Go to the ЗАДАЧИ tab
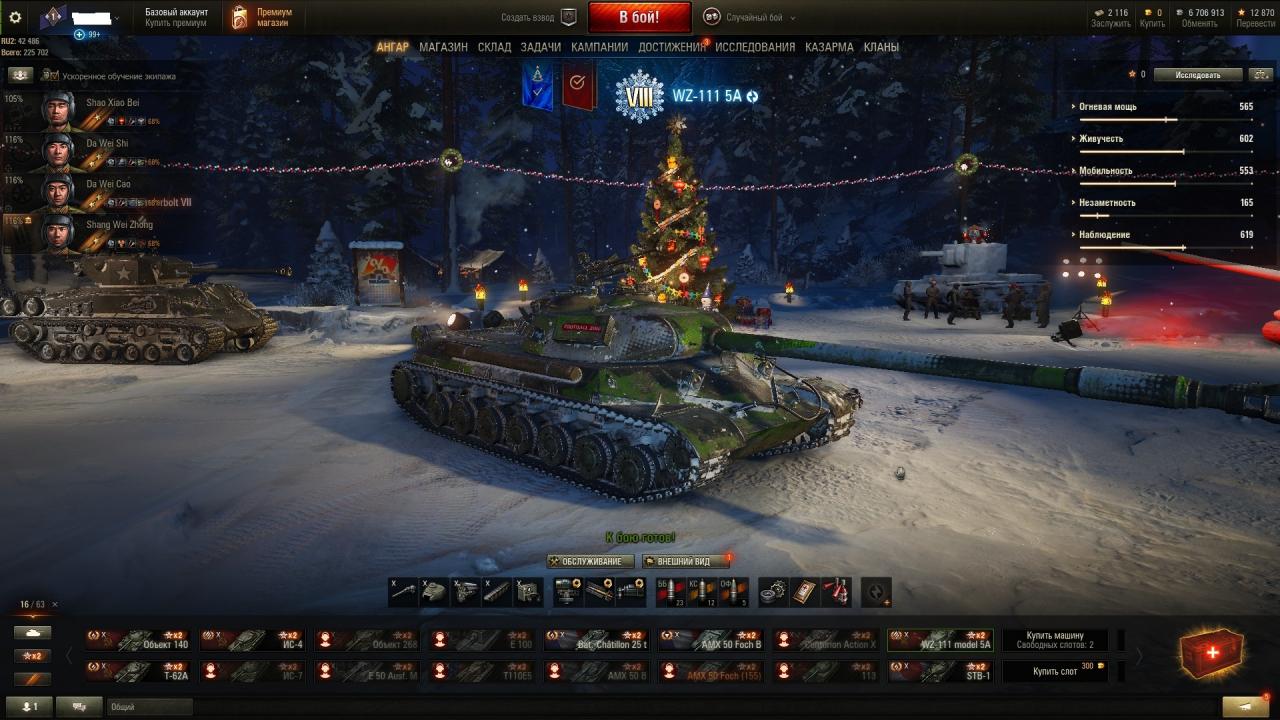 pos(540,47)
